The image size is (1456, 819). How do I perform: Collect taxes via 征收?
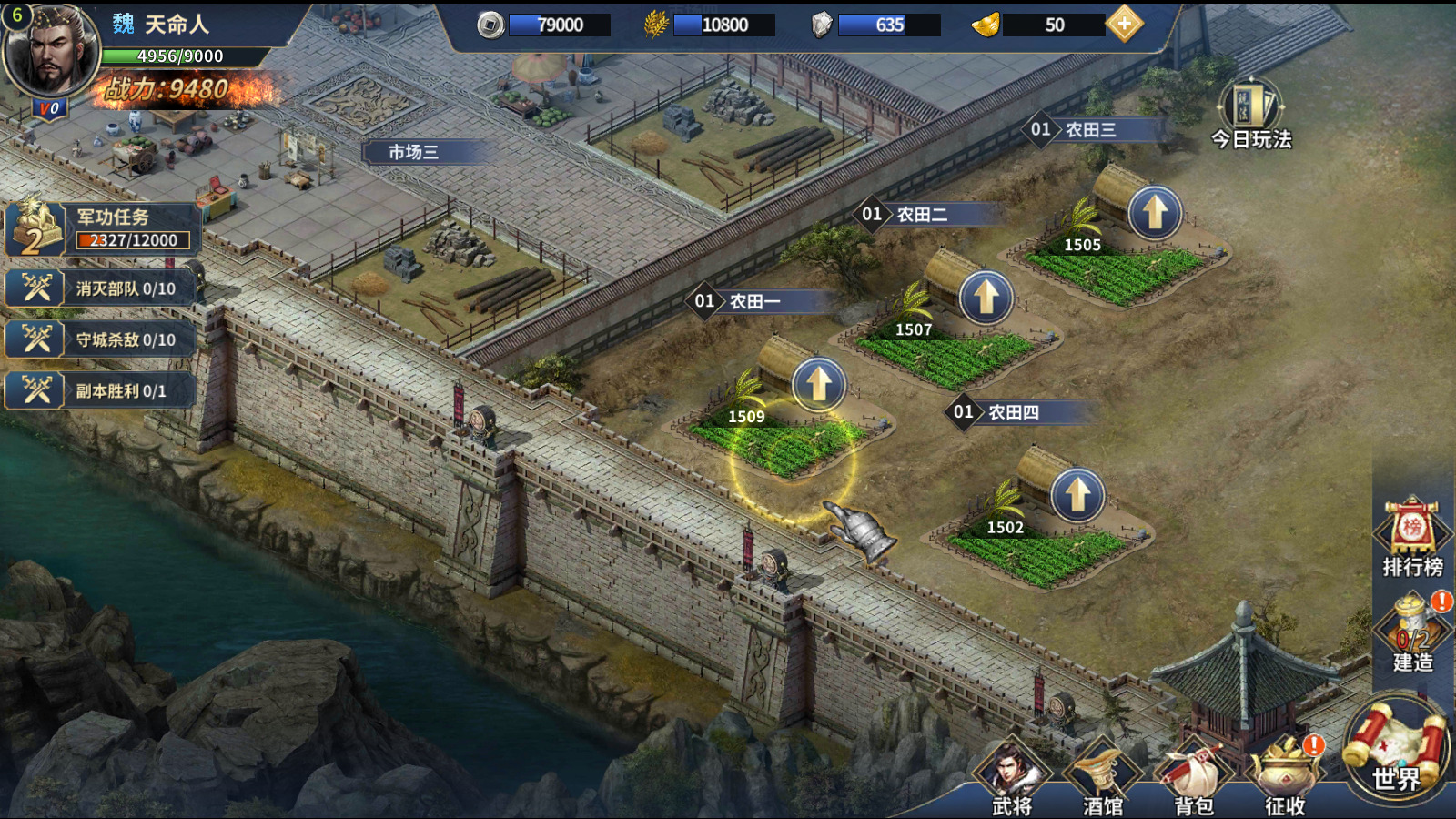pos(1285,778)
